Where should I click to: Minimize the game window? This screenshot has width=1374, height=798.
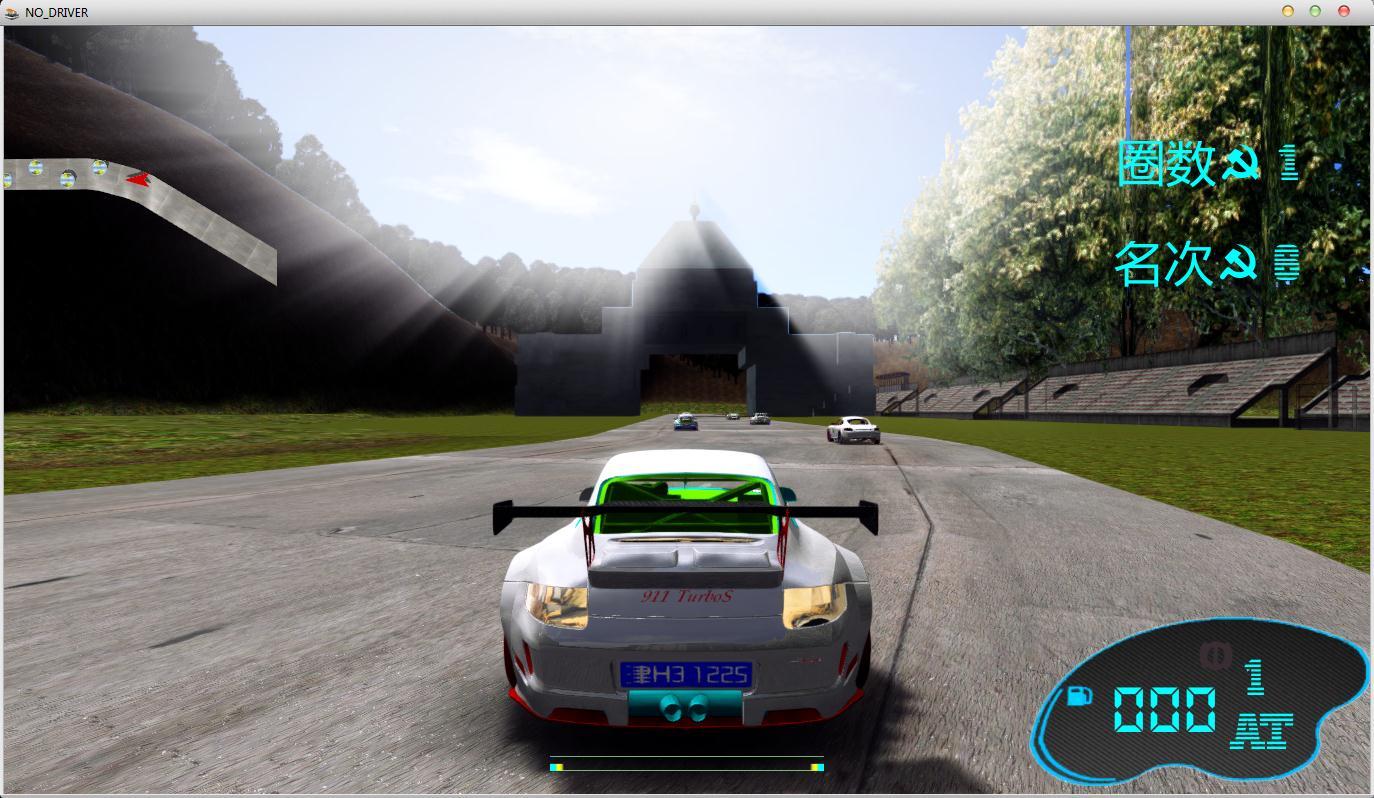pyautogui.click(x=1288, y=11)
